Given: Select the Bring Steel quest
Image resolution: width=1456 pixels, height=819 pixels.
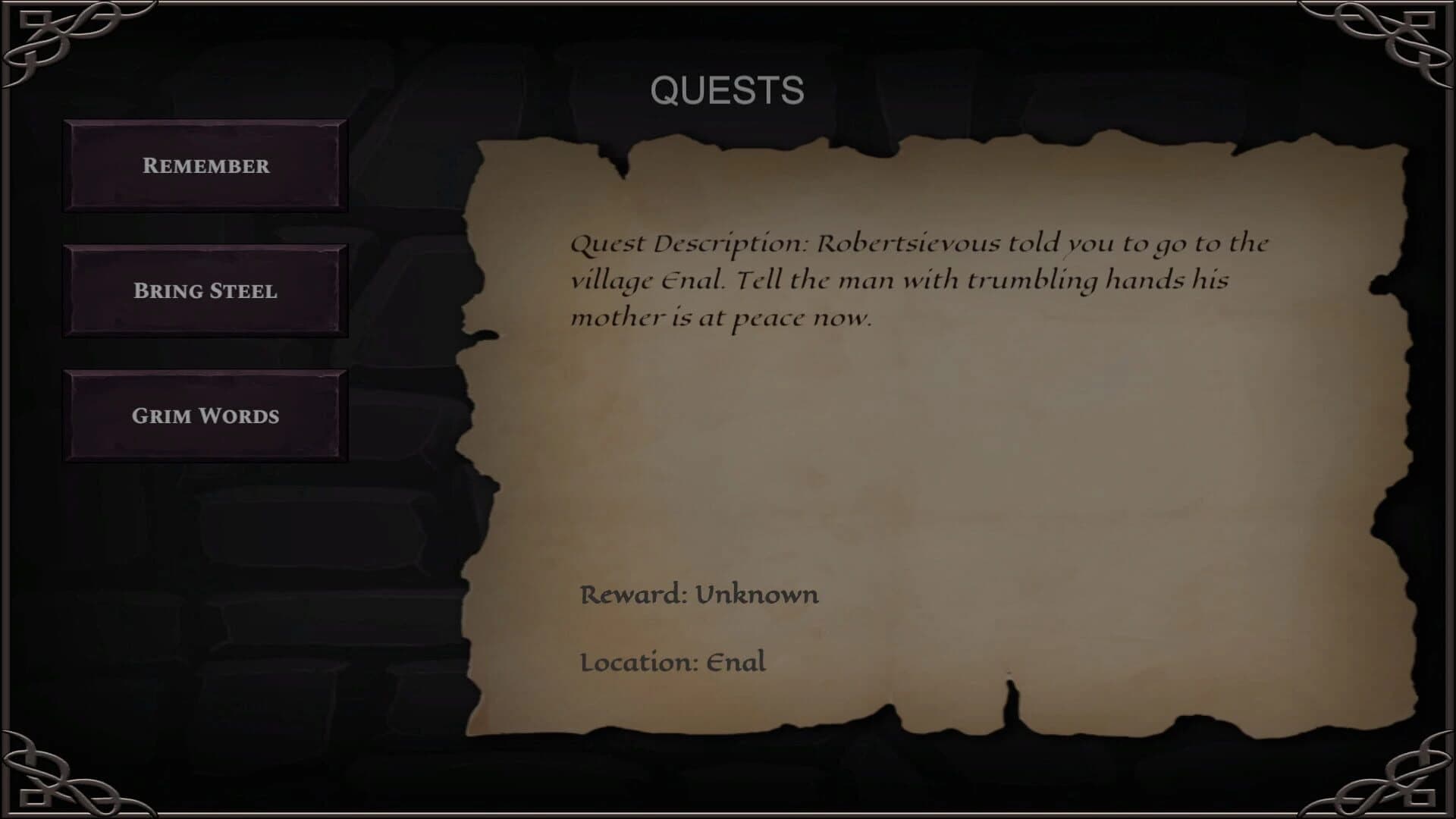Looking at the screenshot, I should (205, 291).
